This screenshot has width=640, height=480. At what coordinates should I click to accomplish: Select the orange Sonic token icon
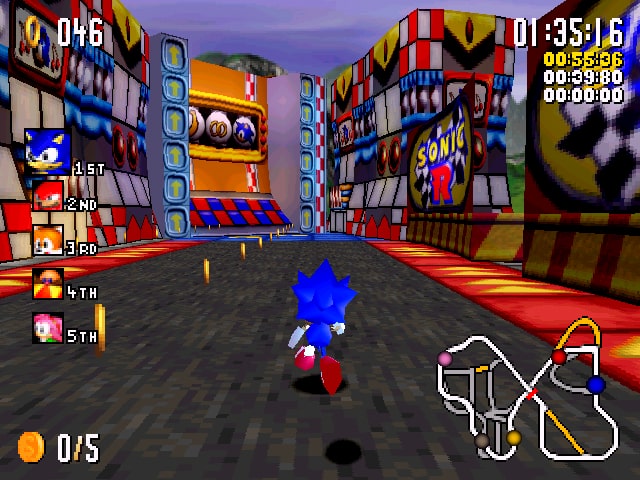tap(31, 447)
